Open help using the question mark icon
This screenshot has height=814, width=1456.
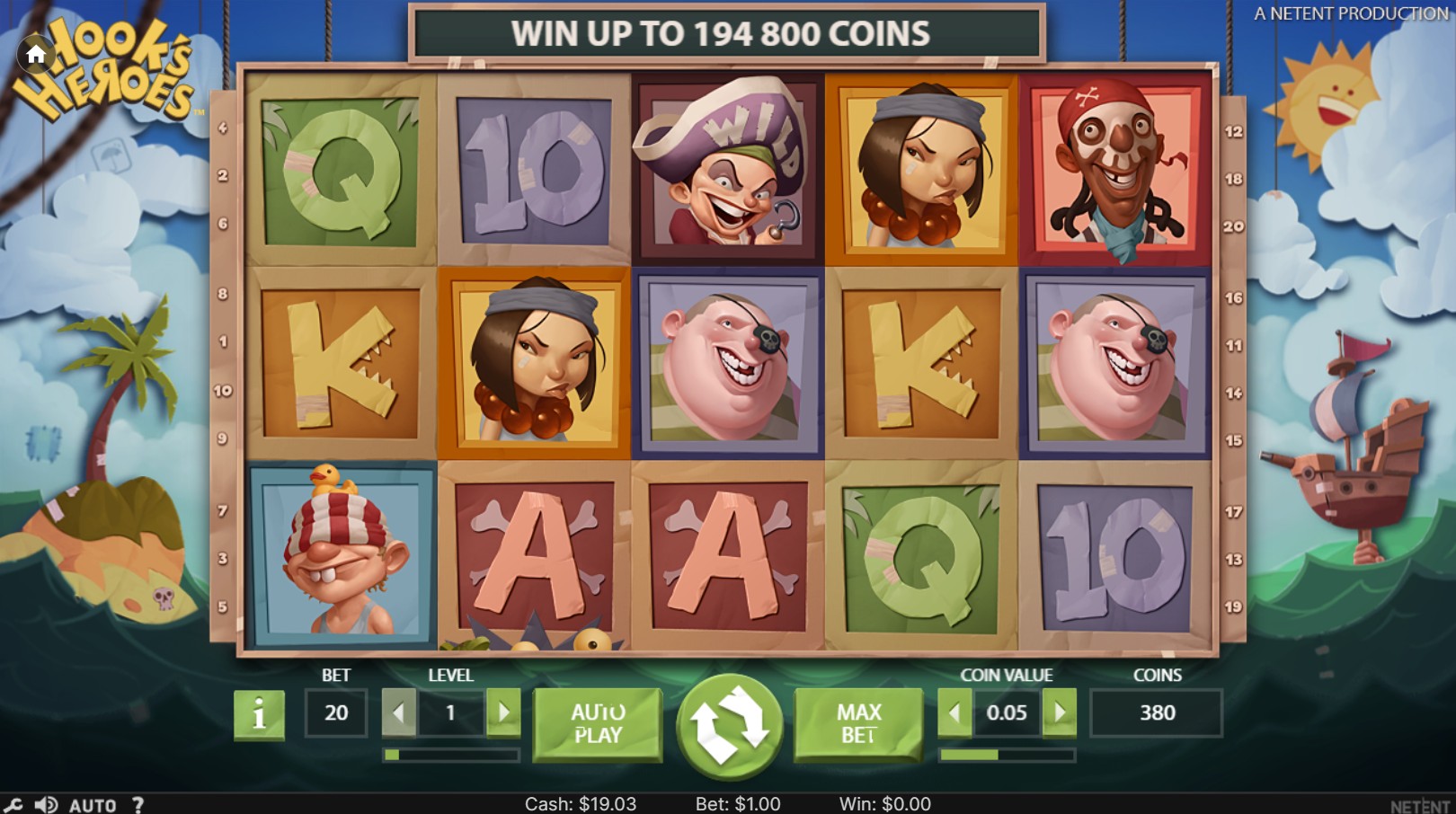click(137, 804)
